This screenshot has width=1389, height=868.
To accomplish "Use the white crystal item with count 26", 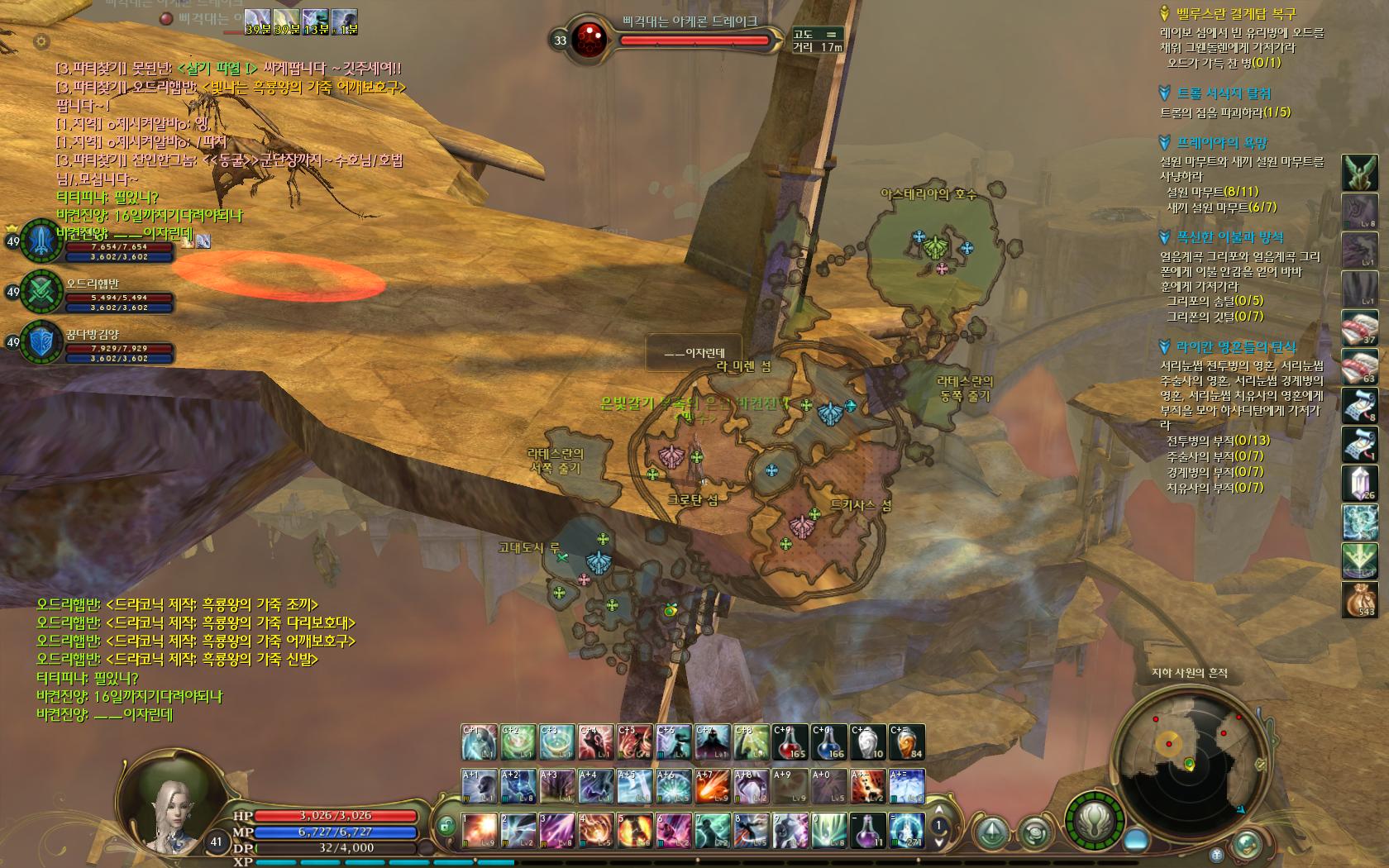I will 1359,483.
